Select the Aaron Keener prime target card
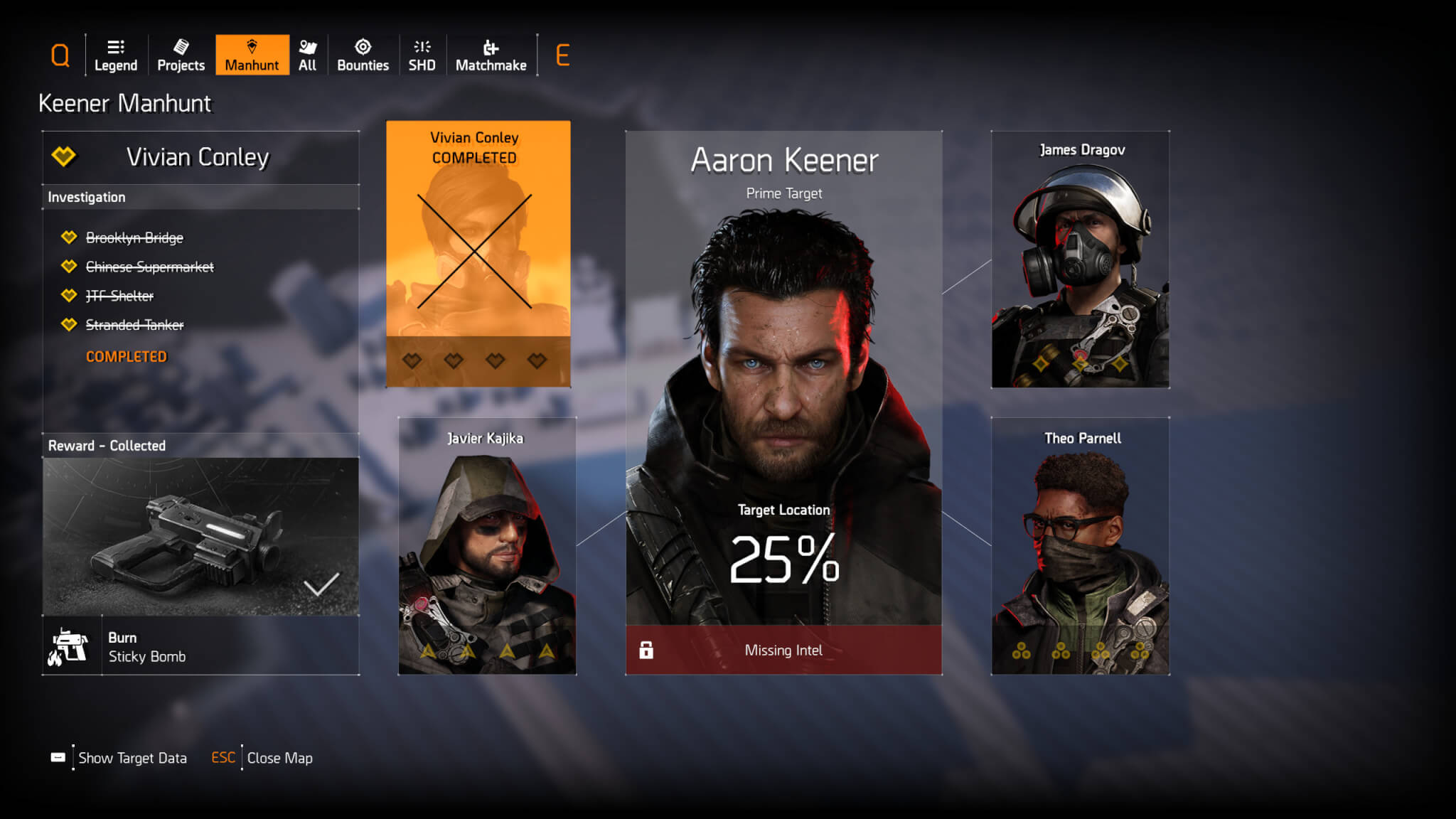Viewport: 1456px width, 819px height. 783,377
